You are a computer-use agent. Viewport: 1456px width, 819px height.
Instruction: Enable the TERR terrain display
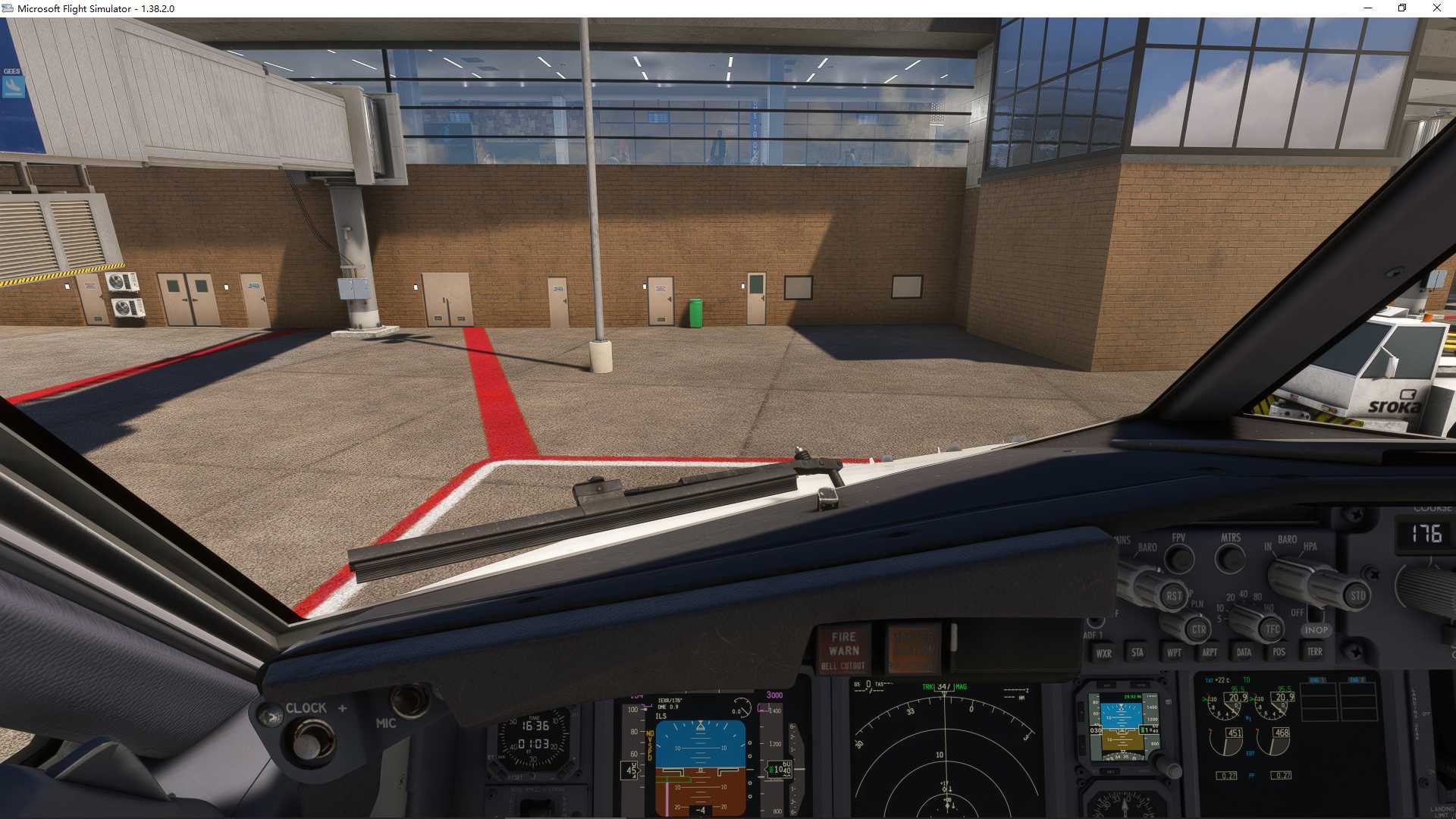[x=1314, y=652]
